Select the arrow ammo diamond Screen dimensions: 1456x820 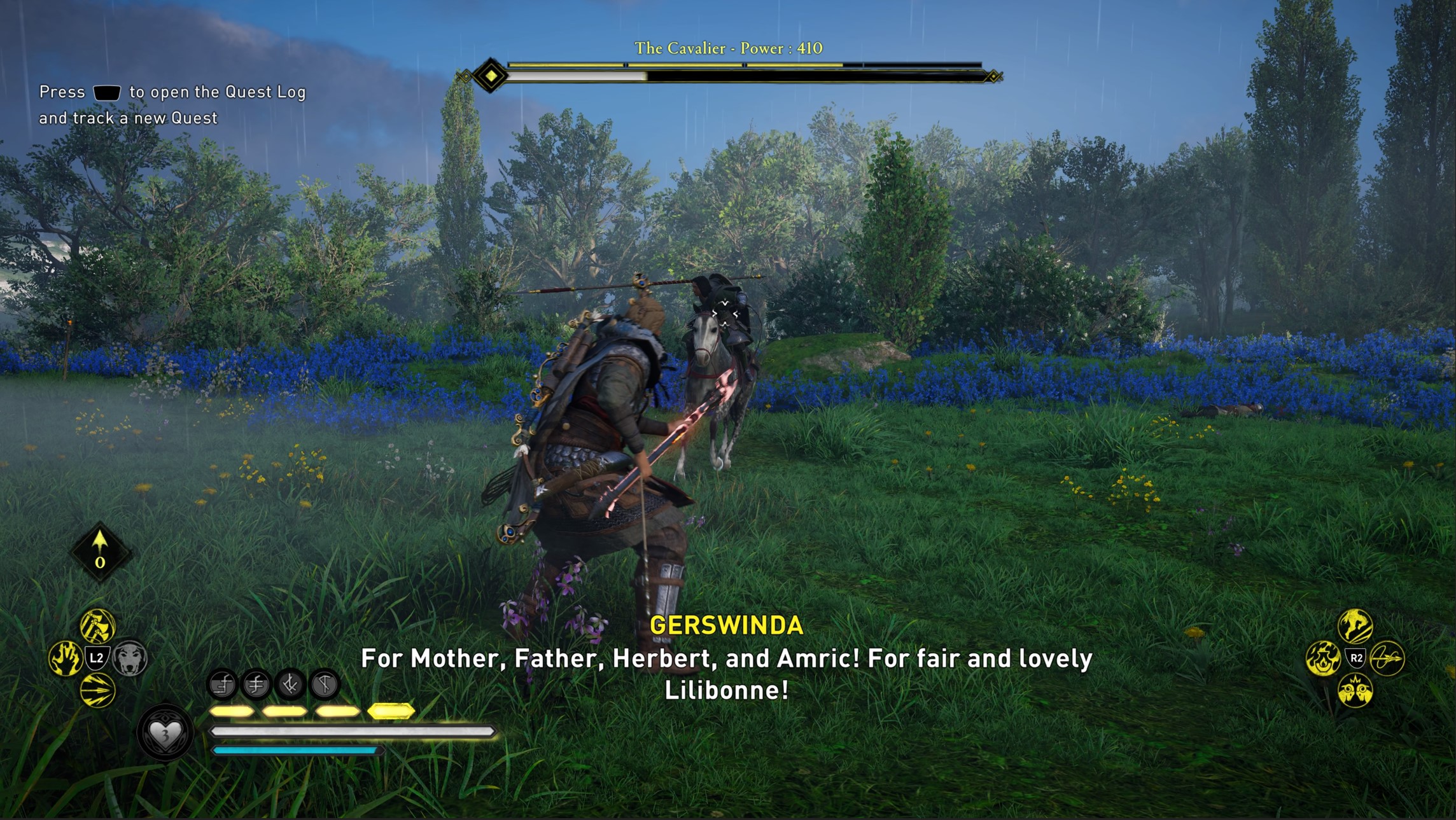100,552
